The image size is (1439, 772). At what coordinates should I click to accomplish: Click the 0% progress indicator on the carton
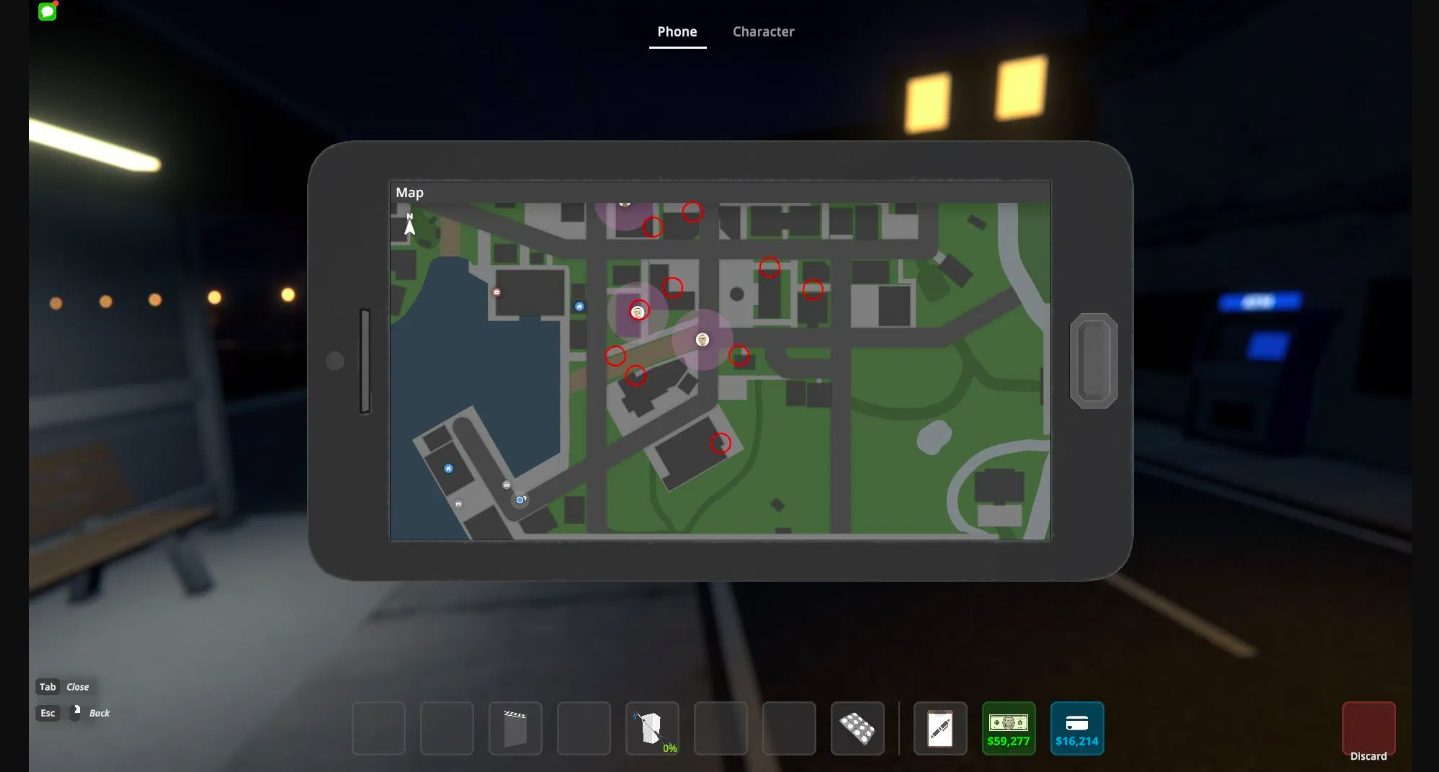(670, 746)
